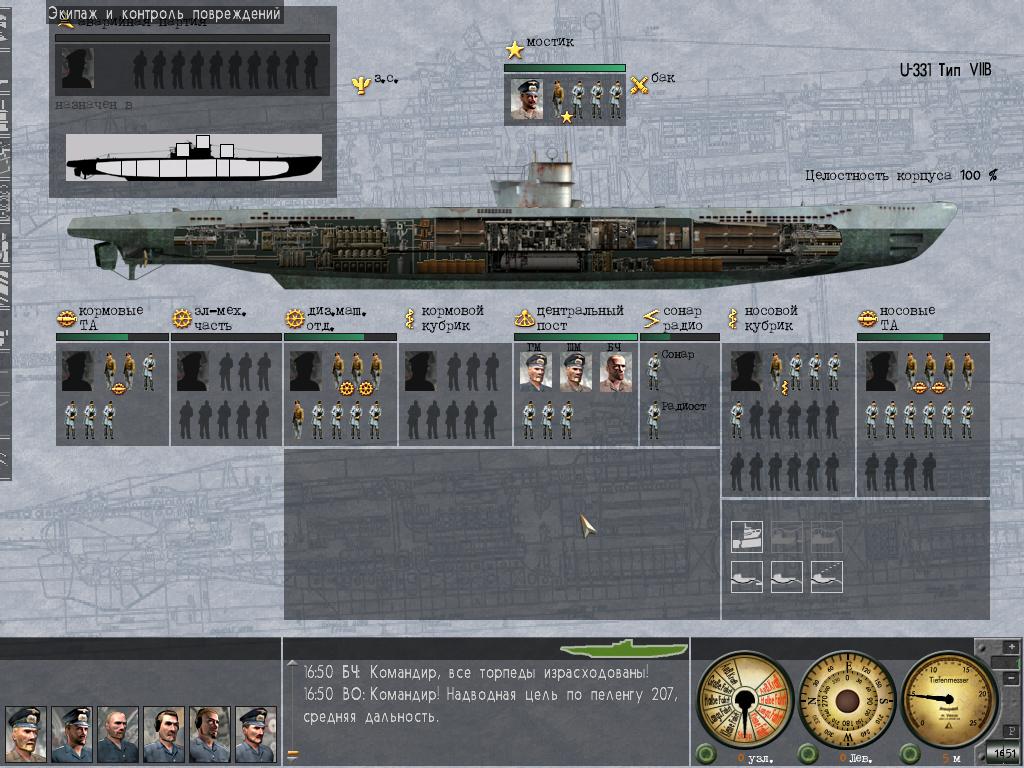Screen dimensions: 1024x768
Task: Choose the last officer portrait in the bottom bar
Action: click(x=255, y=733)
